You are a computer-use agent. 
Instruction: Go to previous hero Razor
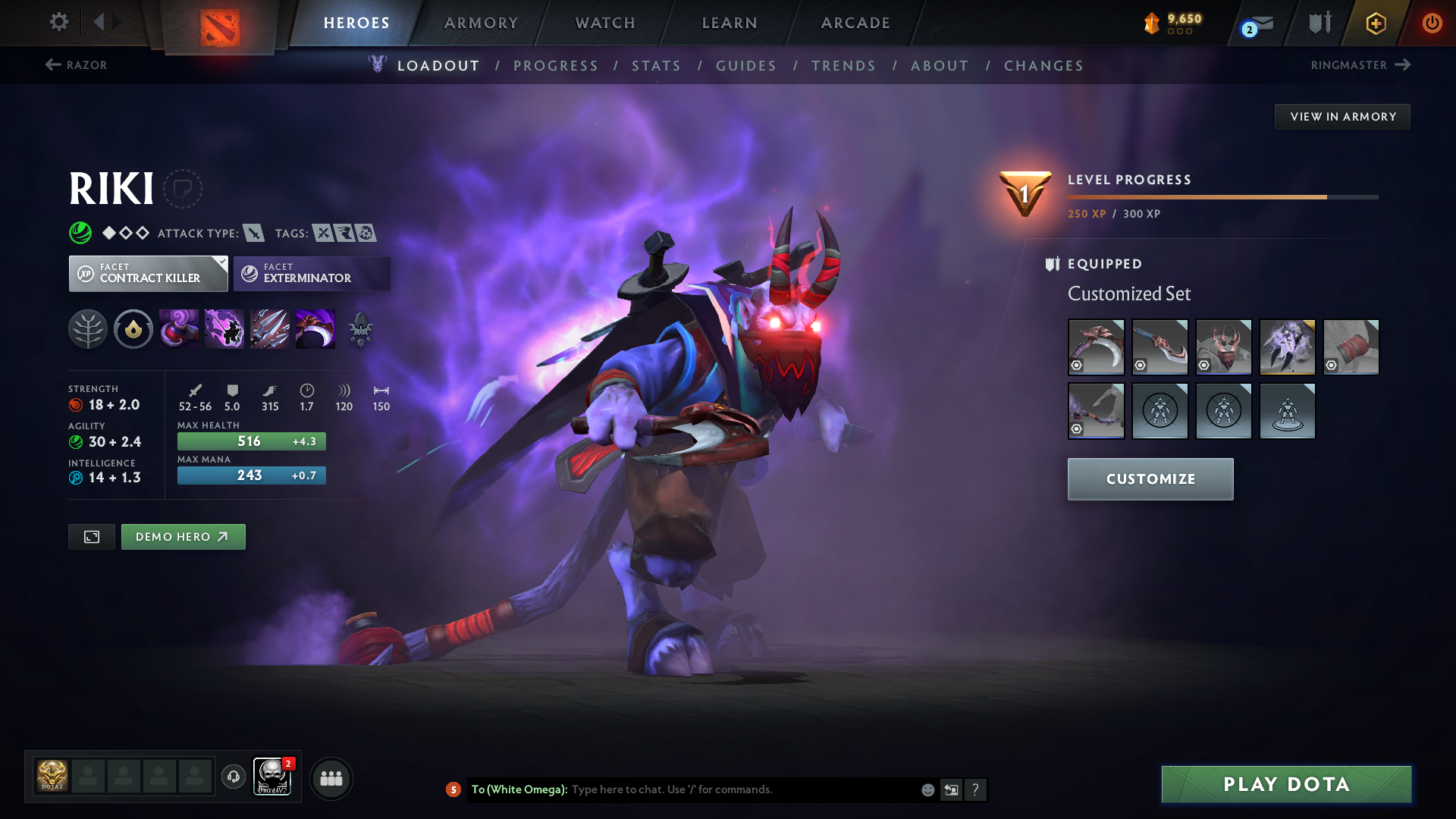point(77,65)
